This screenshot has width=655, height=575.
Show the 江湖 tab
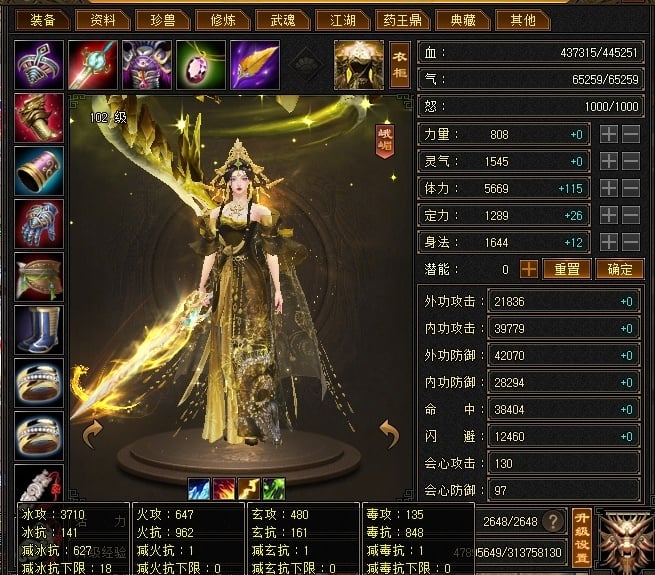point(336,19)
